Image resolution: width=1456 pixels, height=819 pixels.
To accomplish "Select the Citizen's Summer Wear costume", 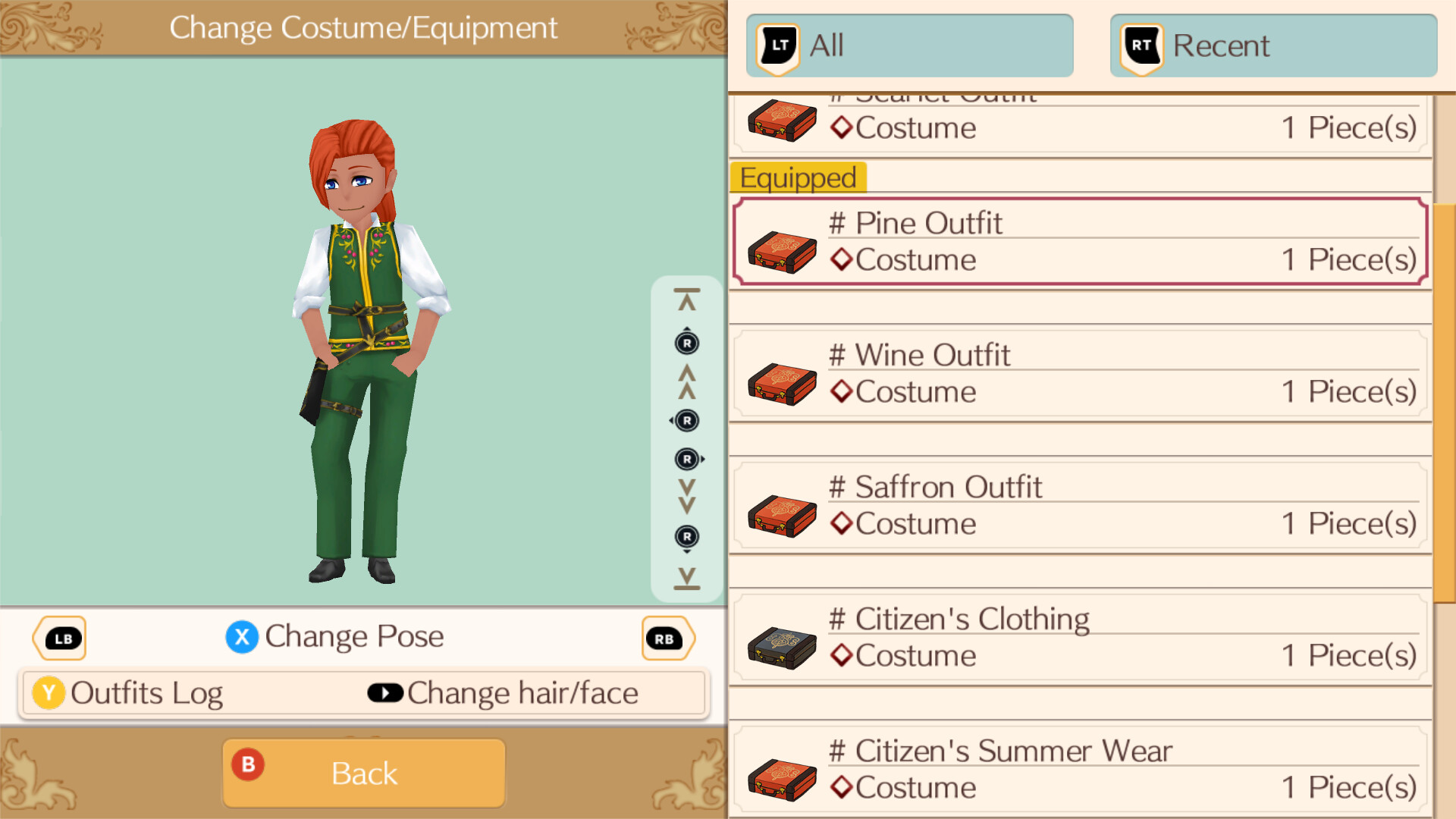I will click(1077, 767).
